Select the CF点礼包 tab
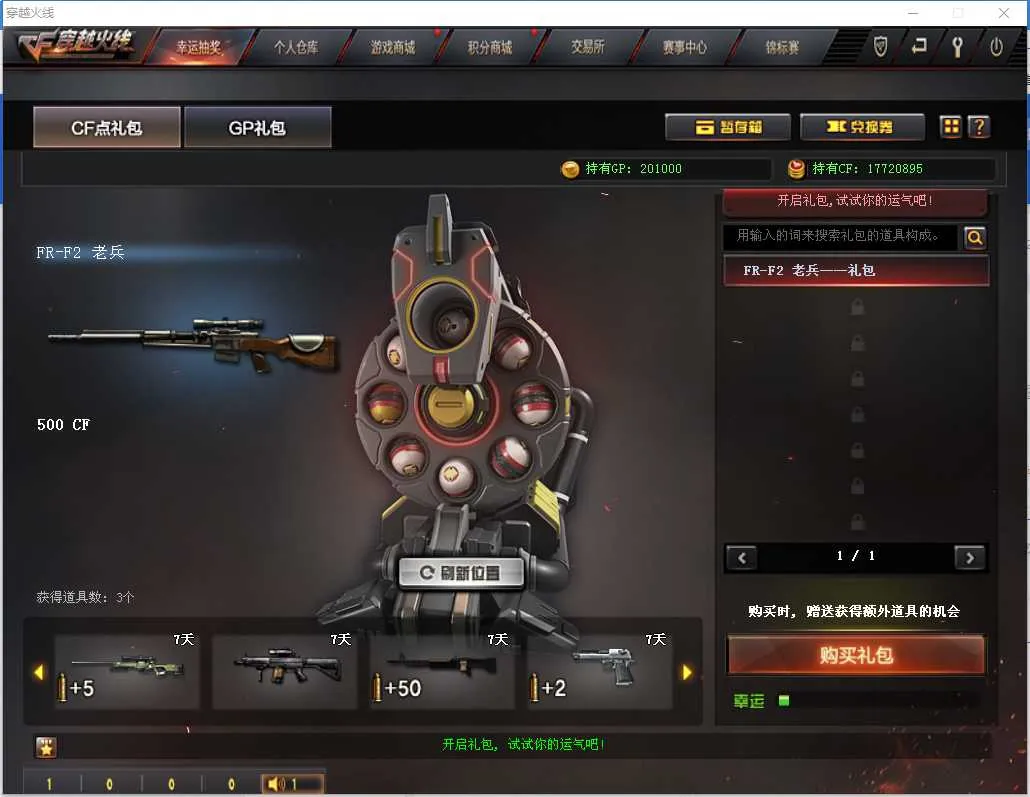The image size is (1030, 797). click(x=107, y=128)
